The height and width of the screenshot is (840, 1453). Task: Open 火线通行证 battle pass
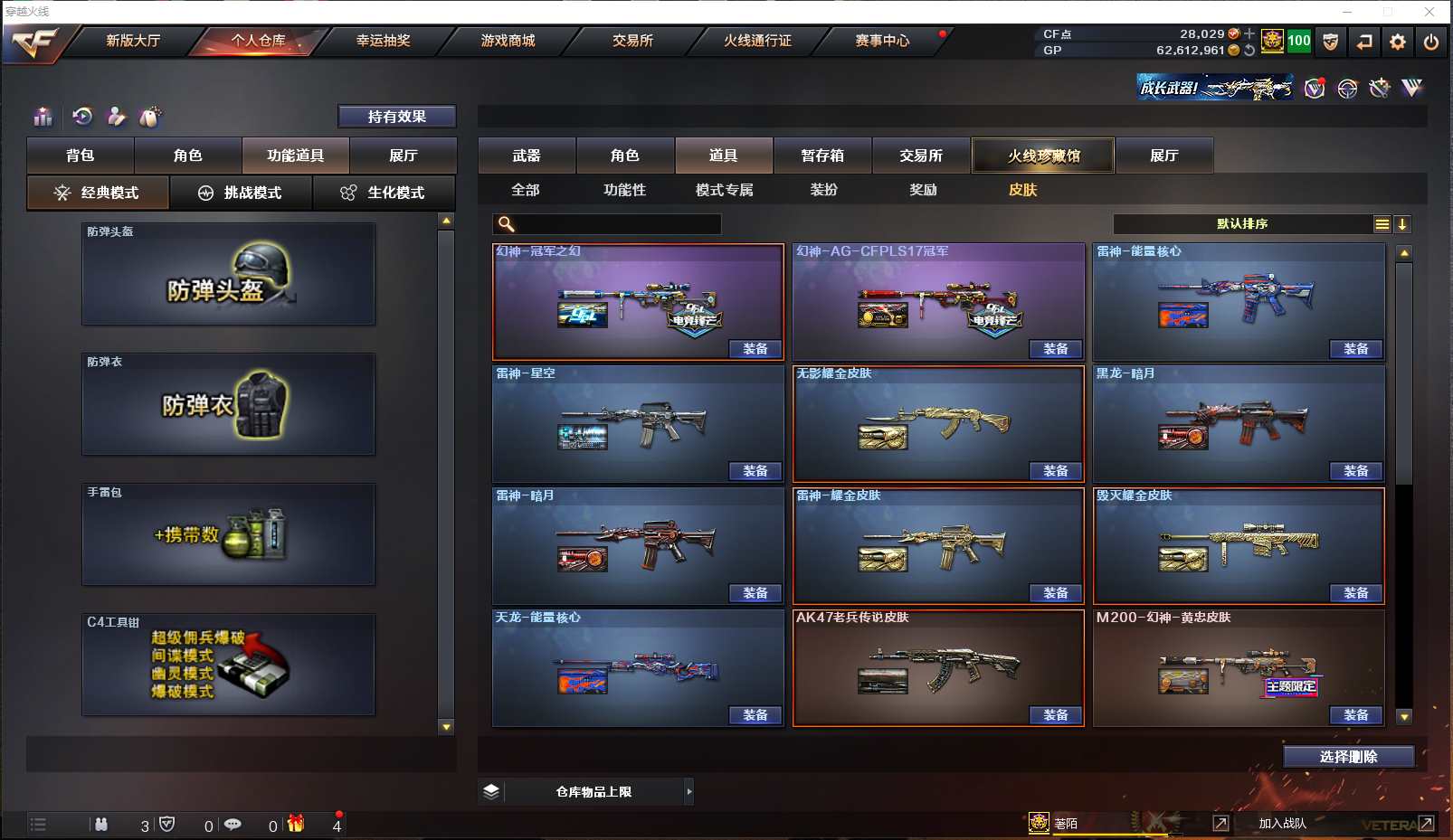(757, 41)
